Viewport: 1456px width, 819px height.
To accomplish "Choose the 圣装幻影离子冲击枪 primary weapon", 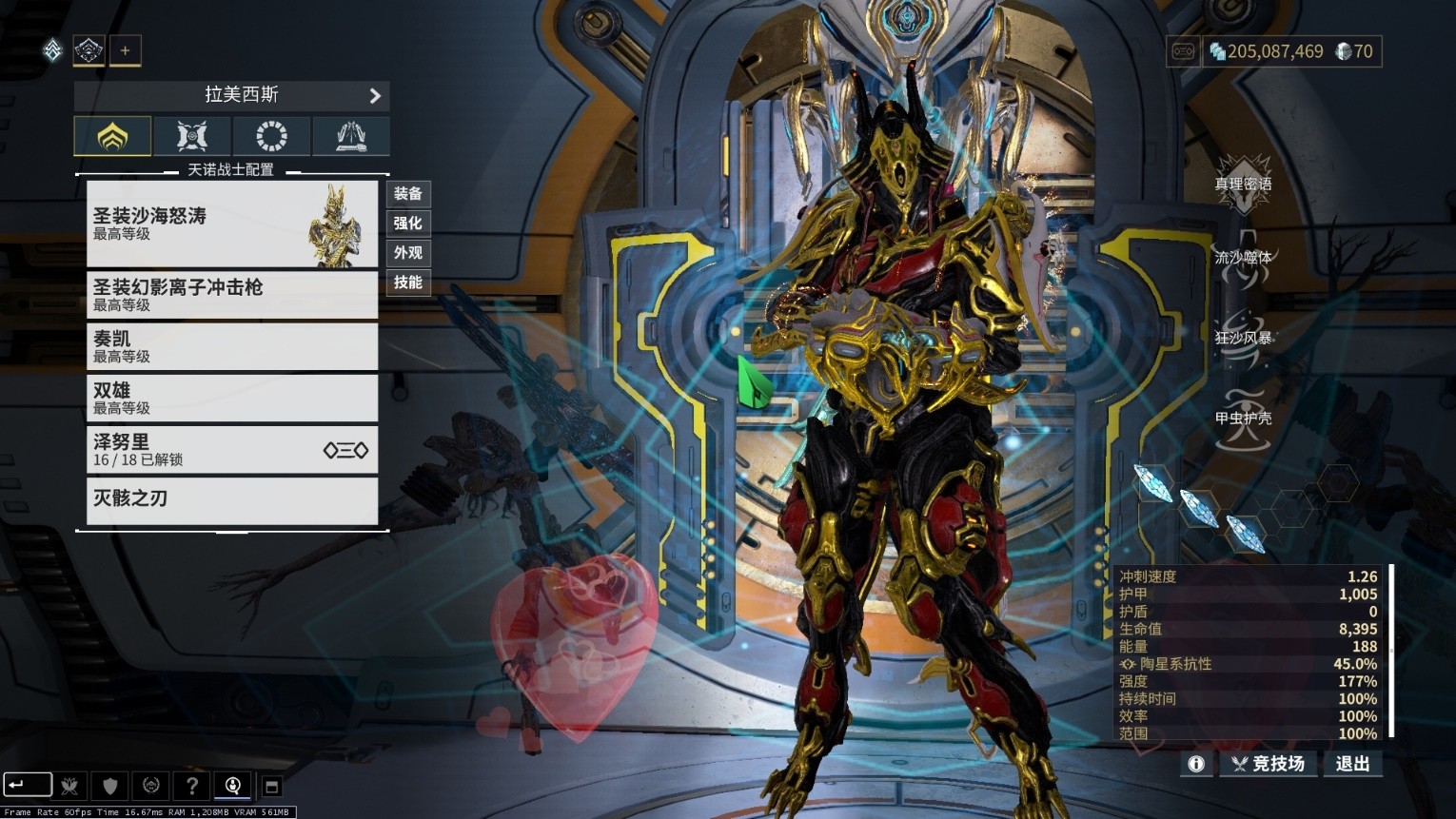I will [231, 295].
